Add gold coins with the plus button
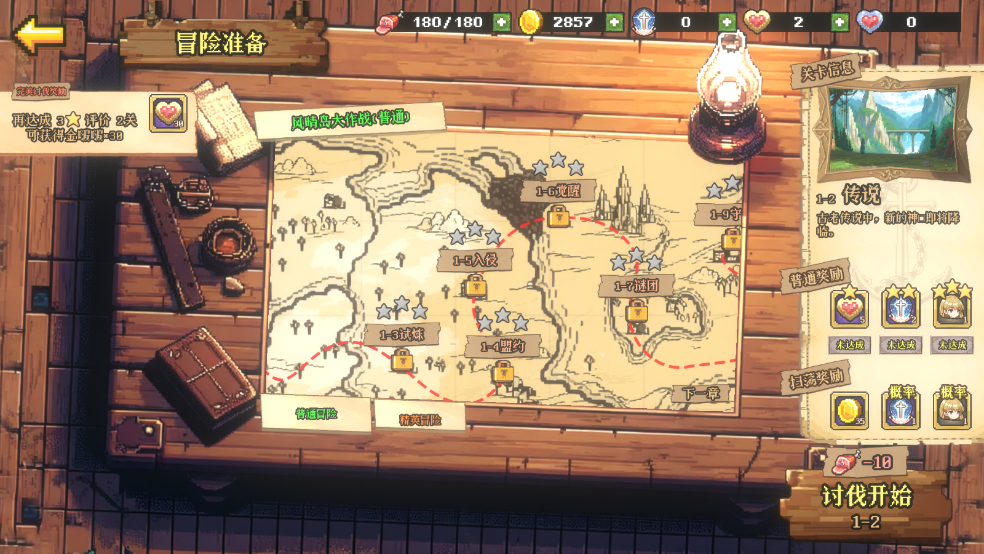984x554 pixels. (x=613, y=22)
